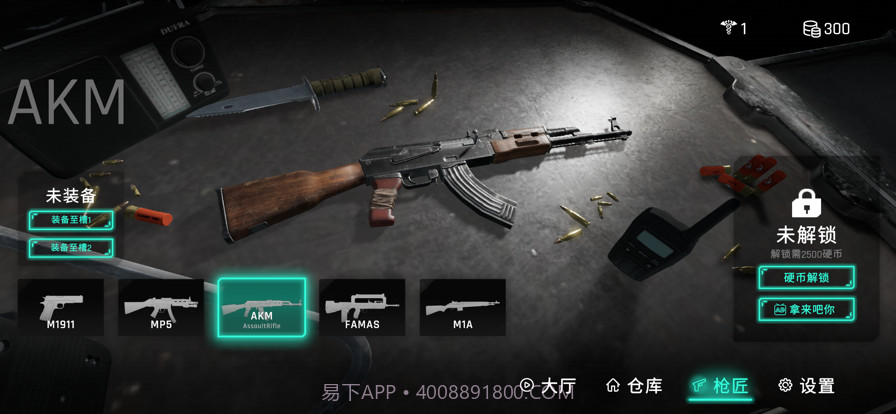Select the AKM assault rifle tile
The width and height of the screenshot is (896, 414).
tap(261, 307)
